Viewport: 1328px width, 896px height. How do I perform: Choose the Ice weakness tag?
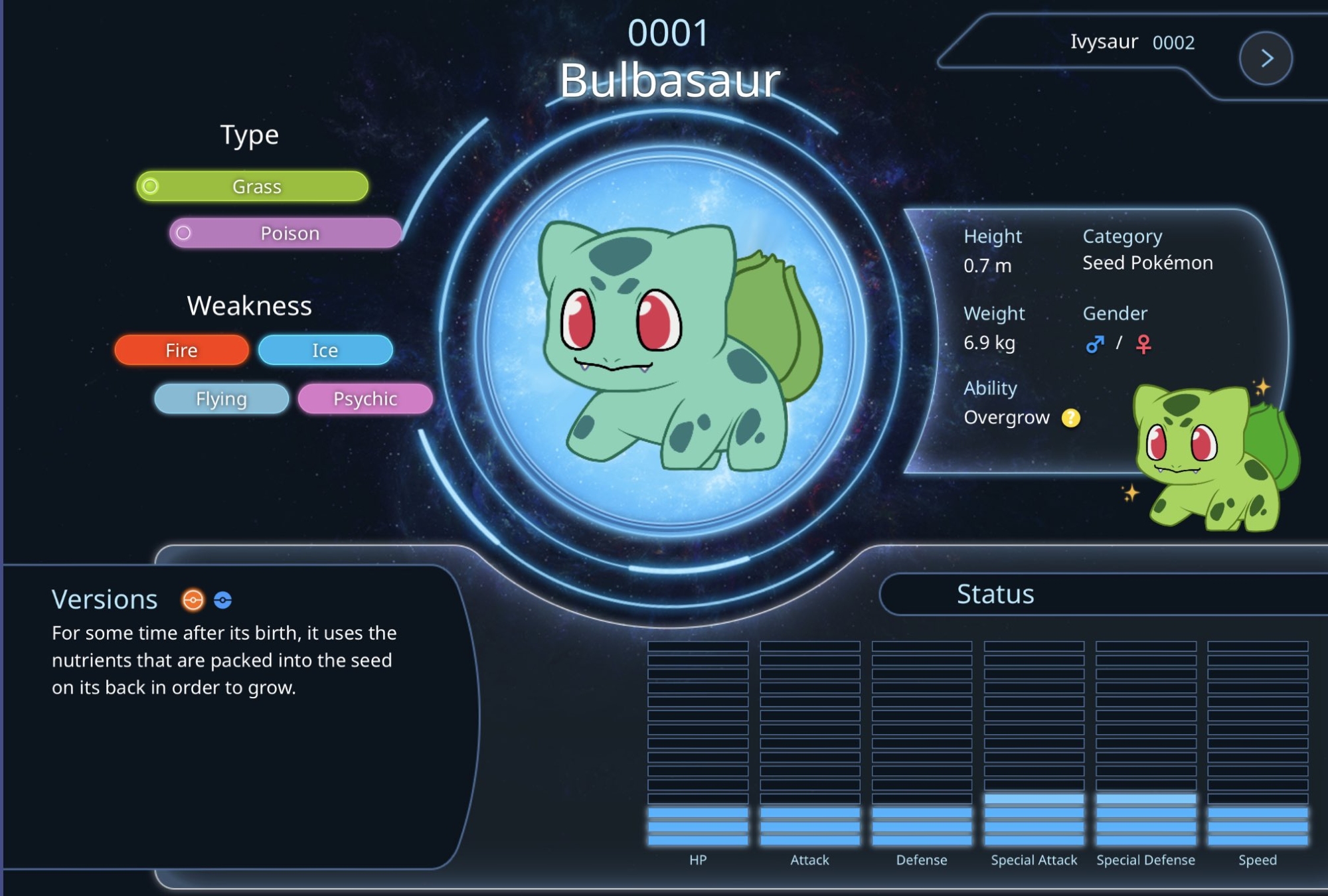[x=325, y=350]
